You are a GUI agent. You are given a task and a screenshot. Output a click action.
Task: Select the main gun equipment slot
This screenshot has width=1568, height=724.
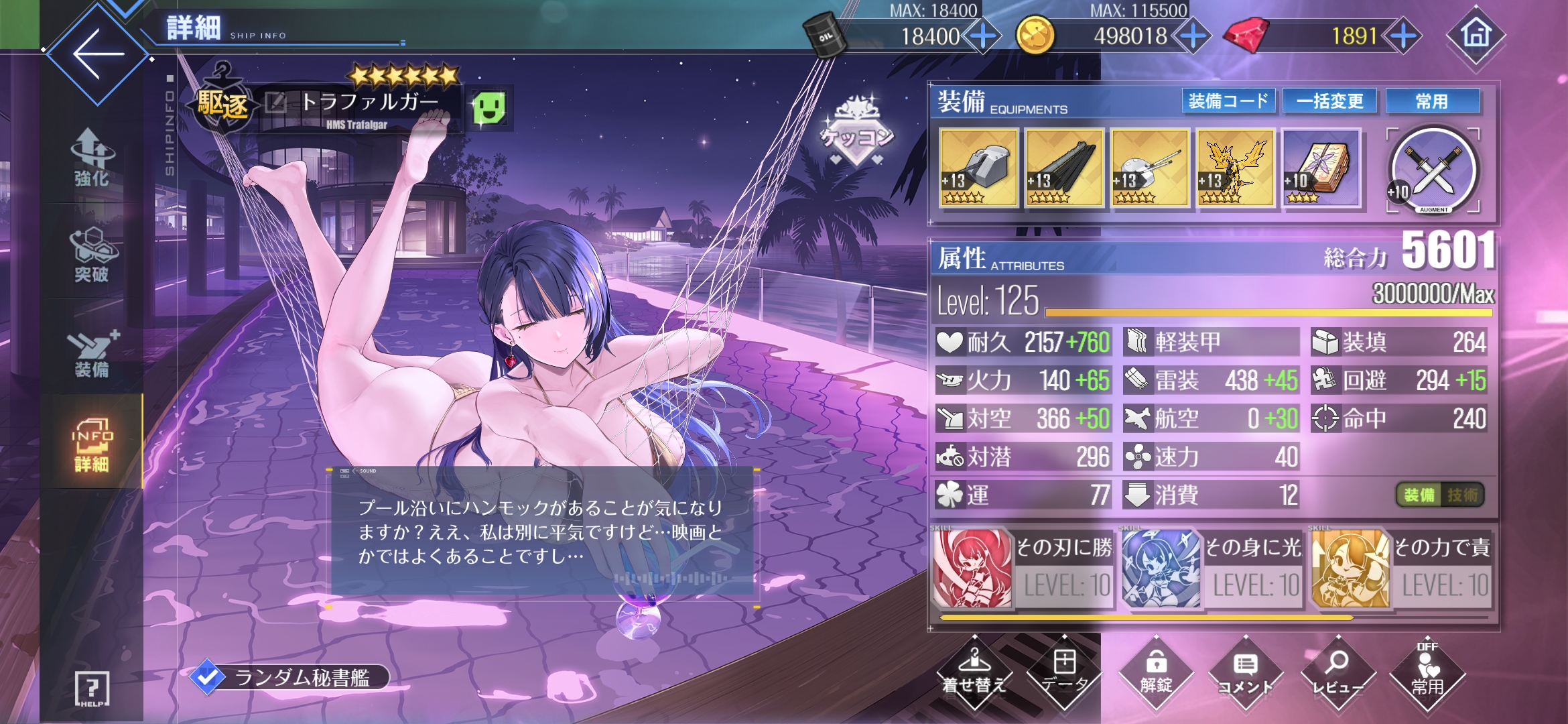point(978,168)
